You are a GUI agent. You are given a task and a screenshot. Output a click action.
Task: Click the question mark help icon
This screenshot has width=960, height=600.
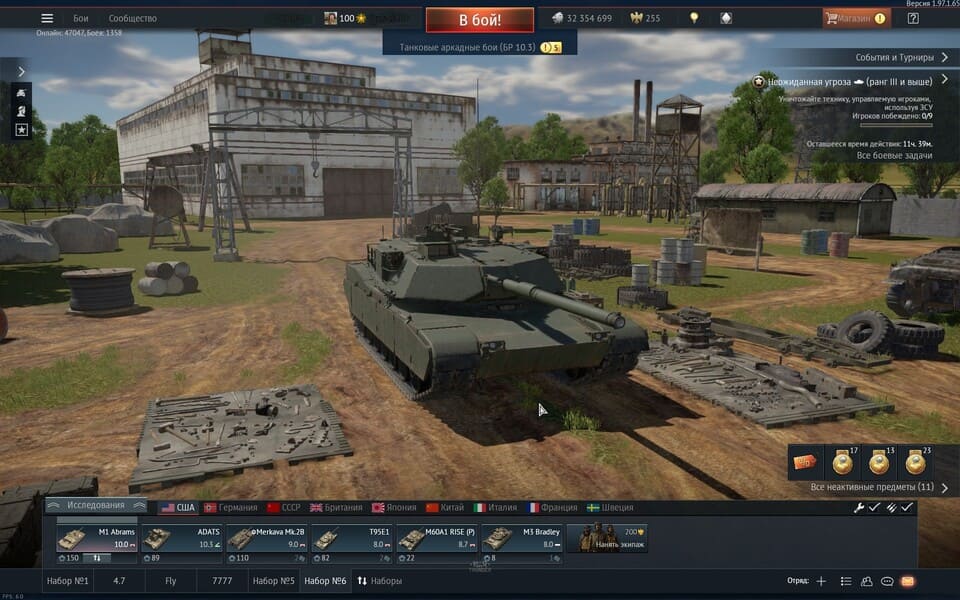click(x=913, y=18)
